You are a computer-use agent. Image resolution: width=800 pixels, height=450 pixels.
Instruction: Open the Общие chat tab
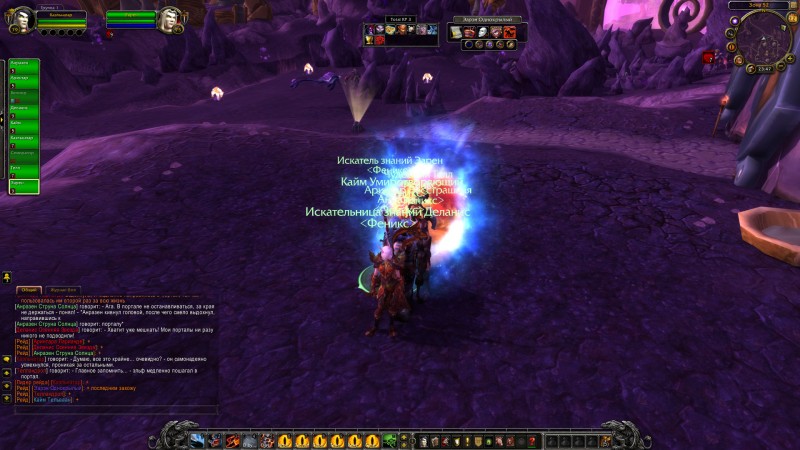click(x=29, y=290)
